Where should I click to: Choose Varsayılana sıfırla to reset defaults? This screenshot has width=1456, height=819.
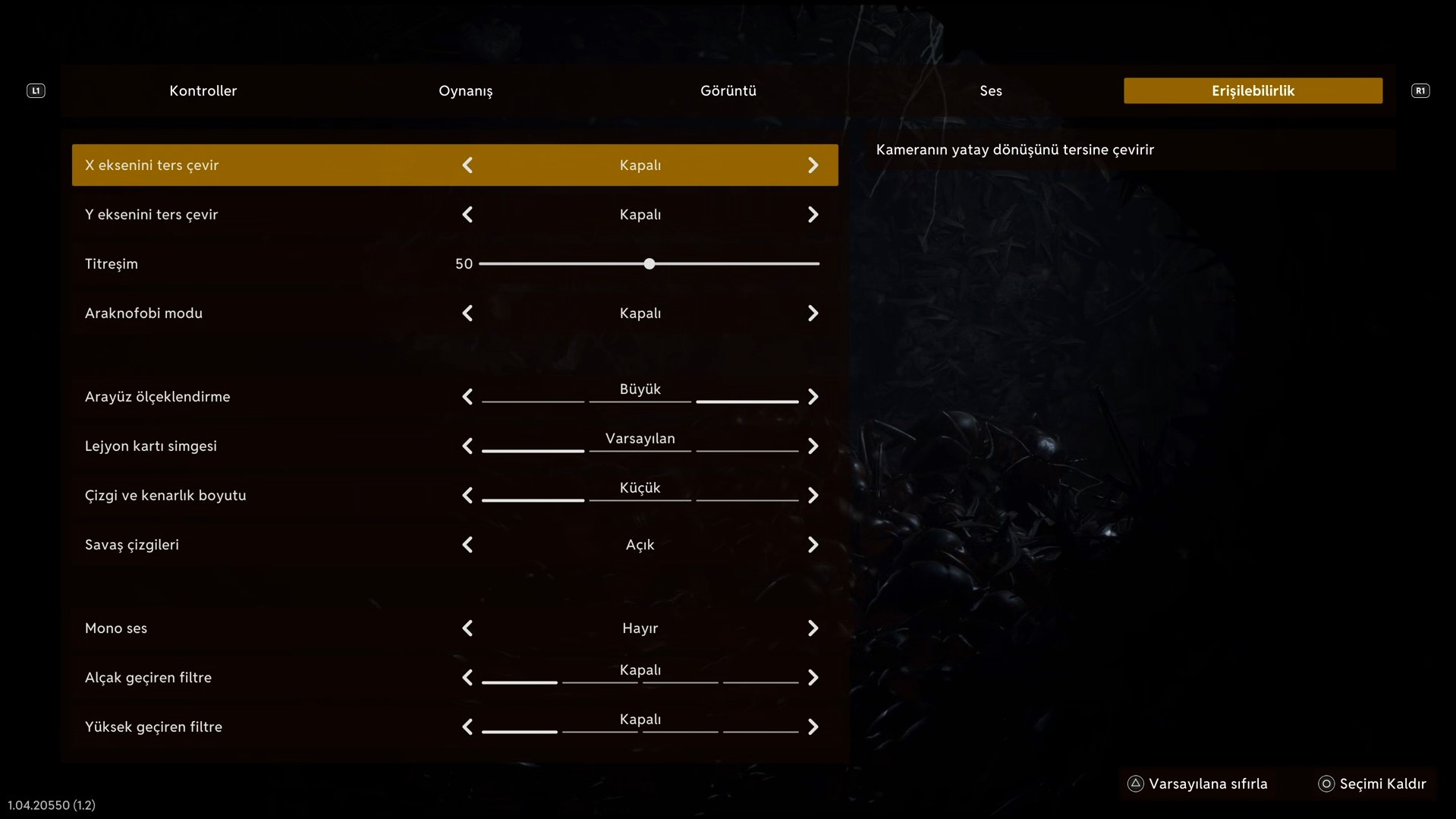1198,784
